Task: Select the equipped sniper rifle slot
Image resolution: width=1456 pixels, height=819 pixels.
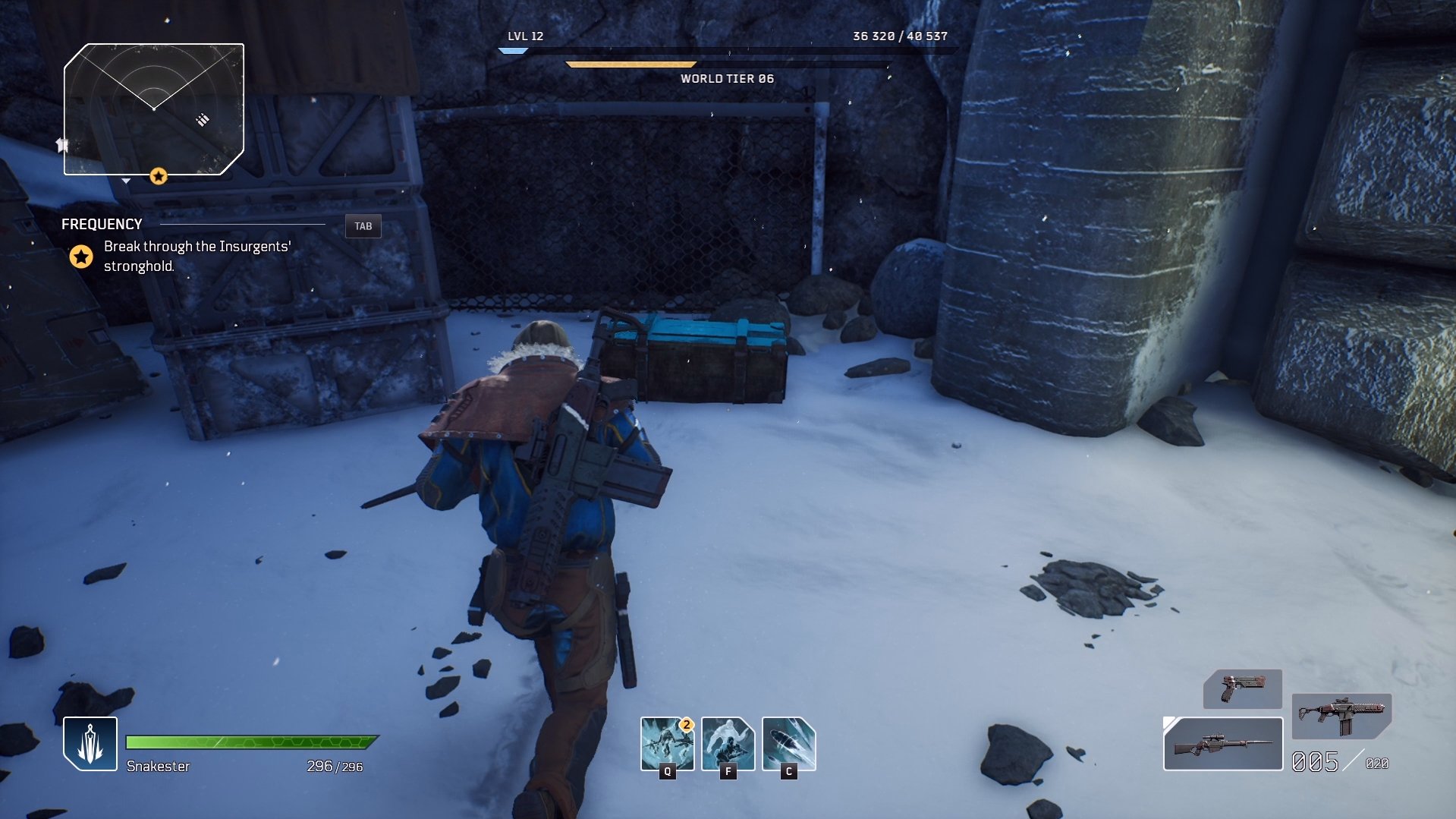Action: coord(1222,744)
